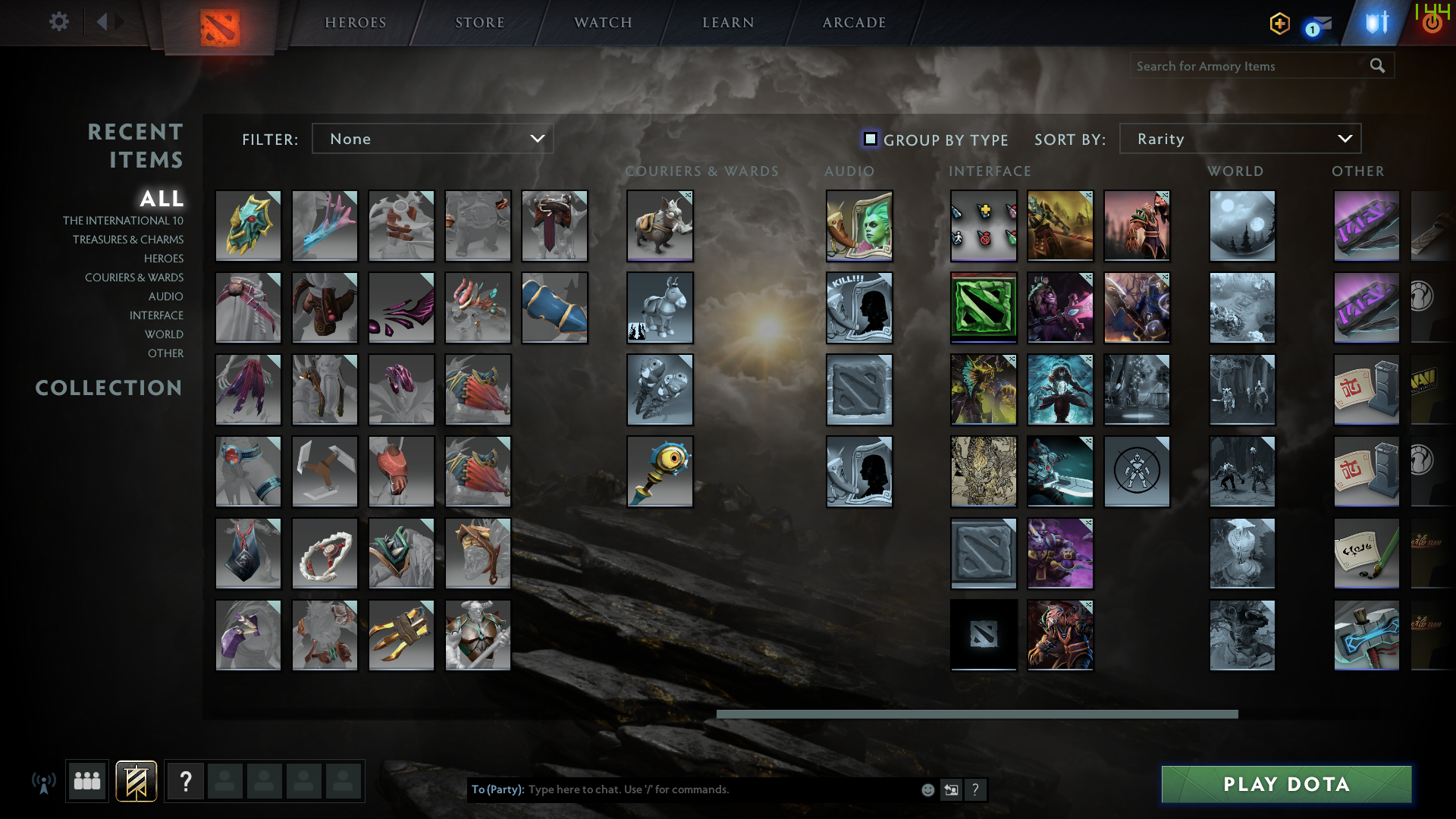1456x819 pixels.
Task: Open the Filter dropdown set to None
Action: pos(432,139)
